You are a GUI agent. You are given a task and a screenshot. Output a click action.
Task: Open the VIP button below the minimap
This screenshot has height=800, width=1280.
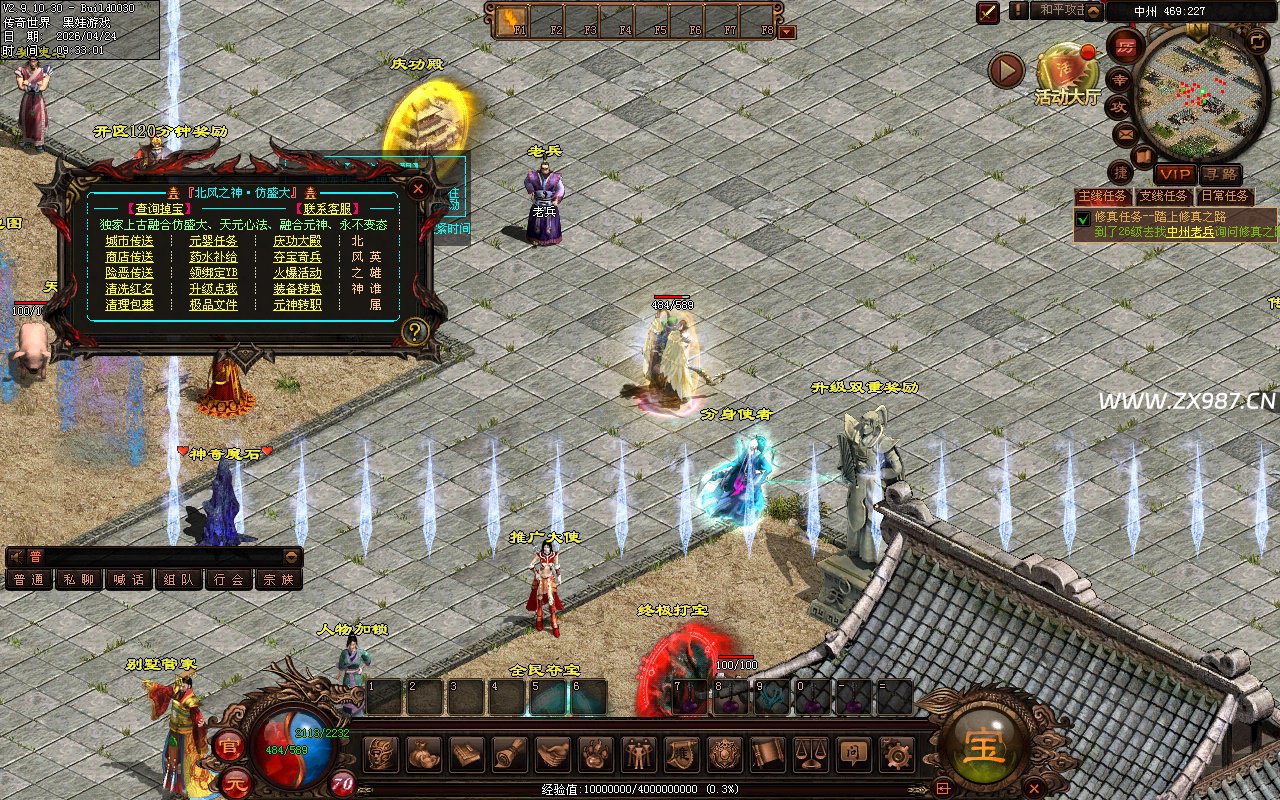click(x=1176, y=174)
